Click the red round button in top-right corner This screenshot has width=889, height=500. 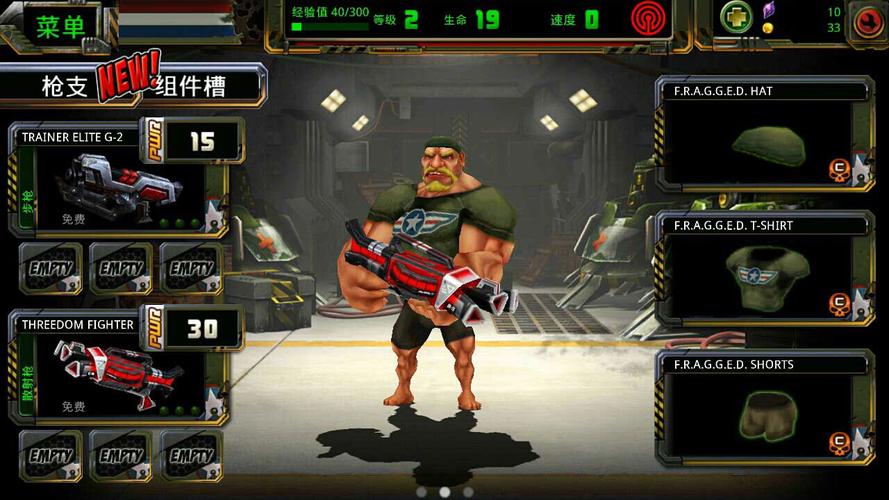pyautogui.click(x=866, y=19)
